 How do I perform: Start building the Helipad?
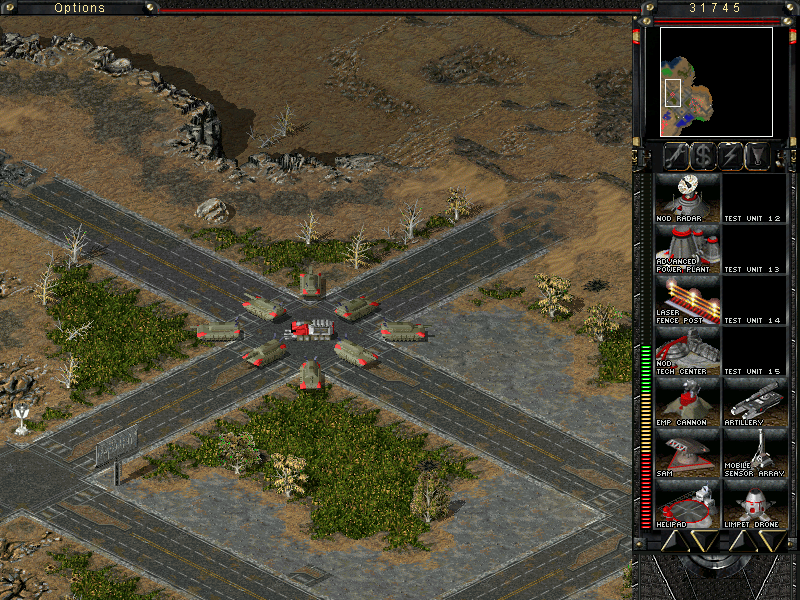(687, 503)
